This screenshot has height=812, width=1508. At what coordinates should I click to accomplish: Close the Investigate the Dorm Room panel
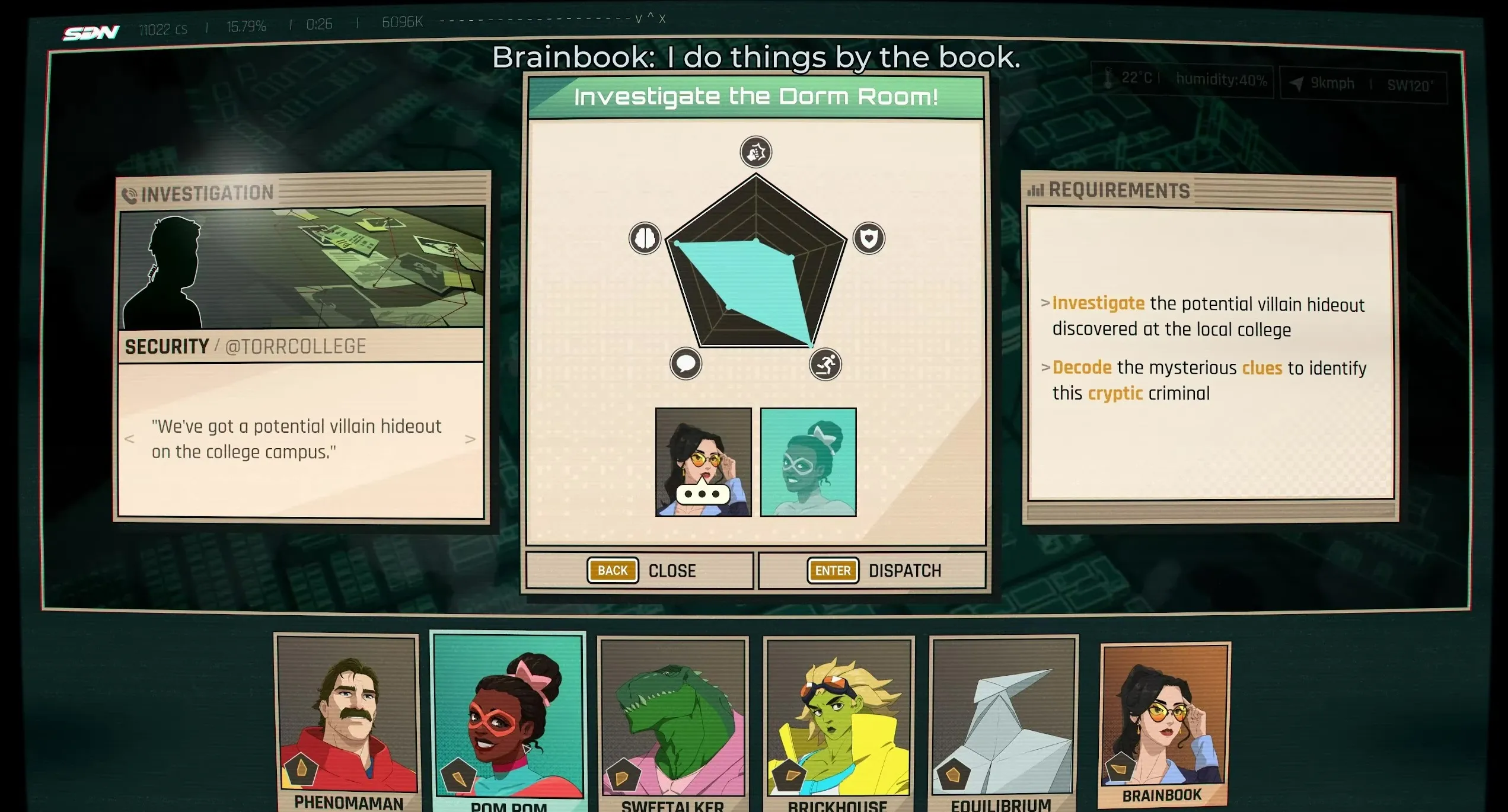[639, 571]
